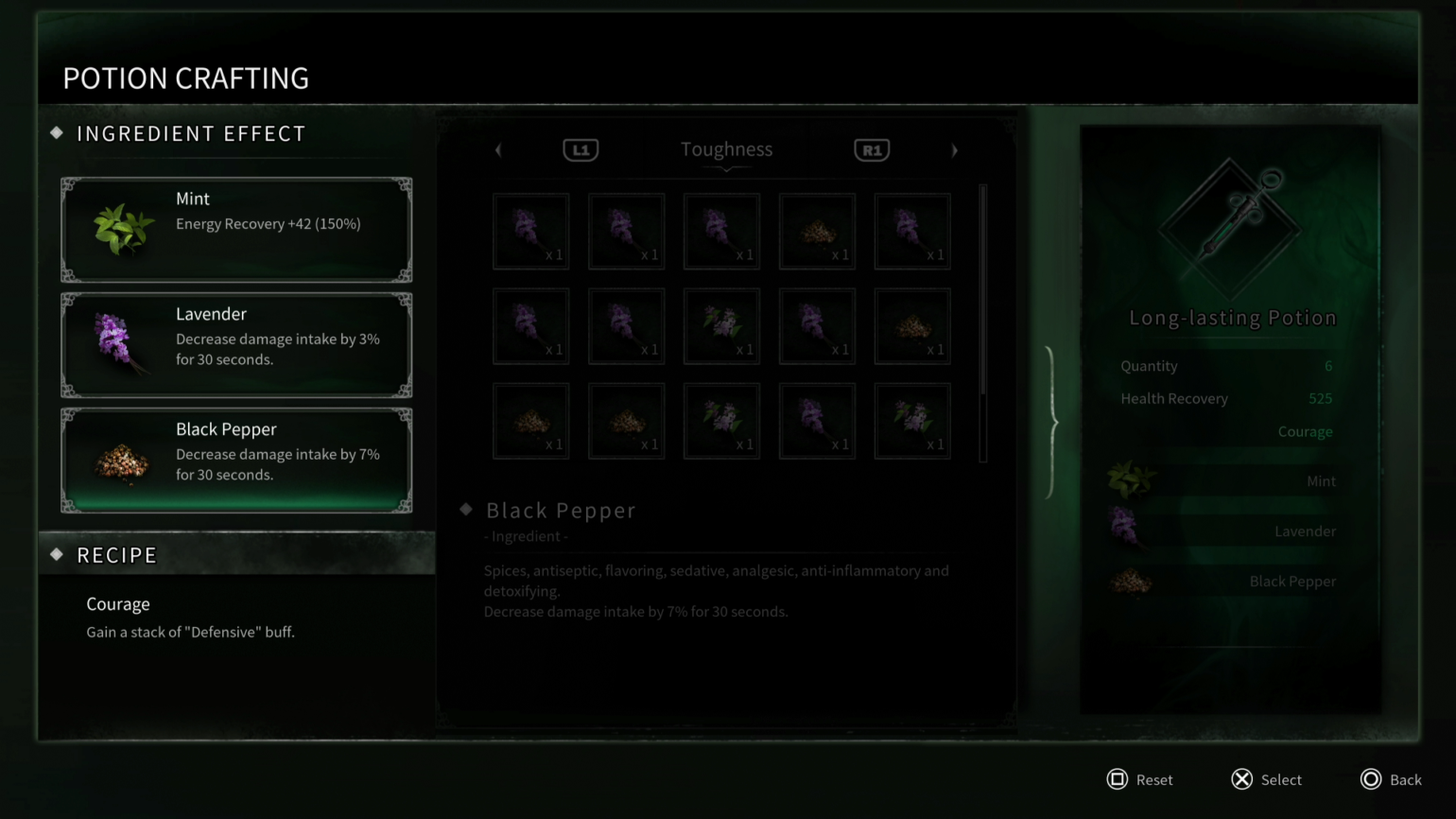Click the right arrow to next category
1456x819 pixels.
pos(954,149)
